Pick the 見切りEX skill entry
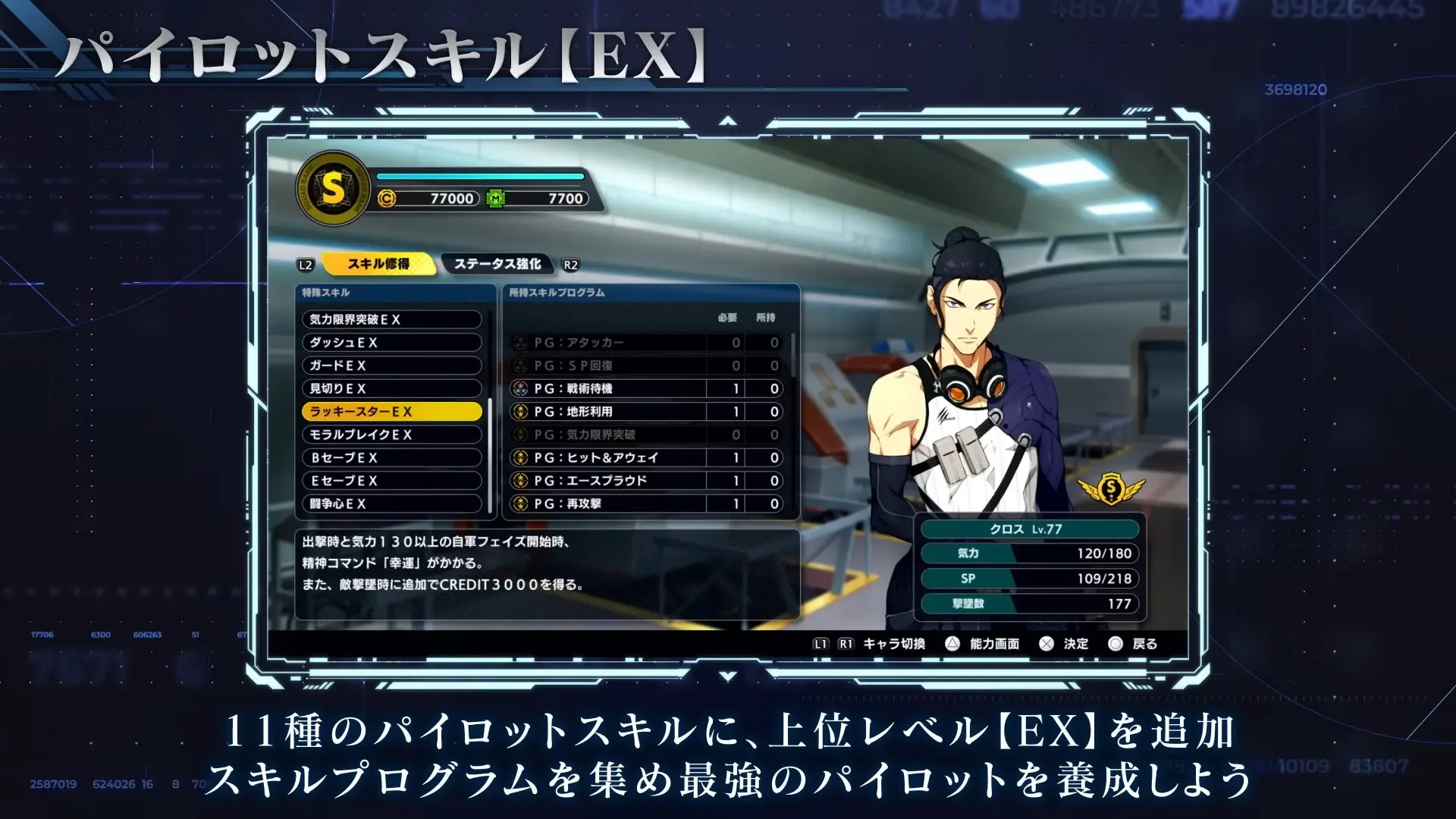This screenshot has height=819, width=1456. [x=391, y=388]
